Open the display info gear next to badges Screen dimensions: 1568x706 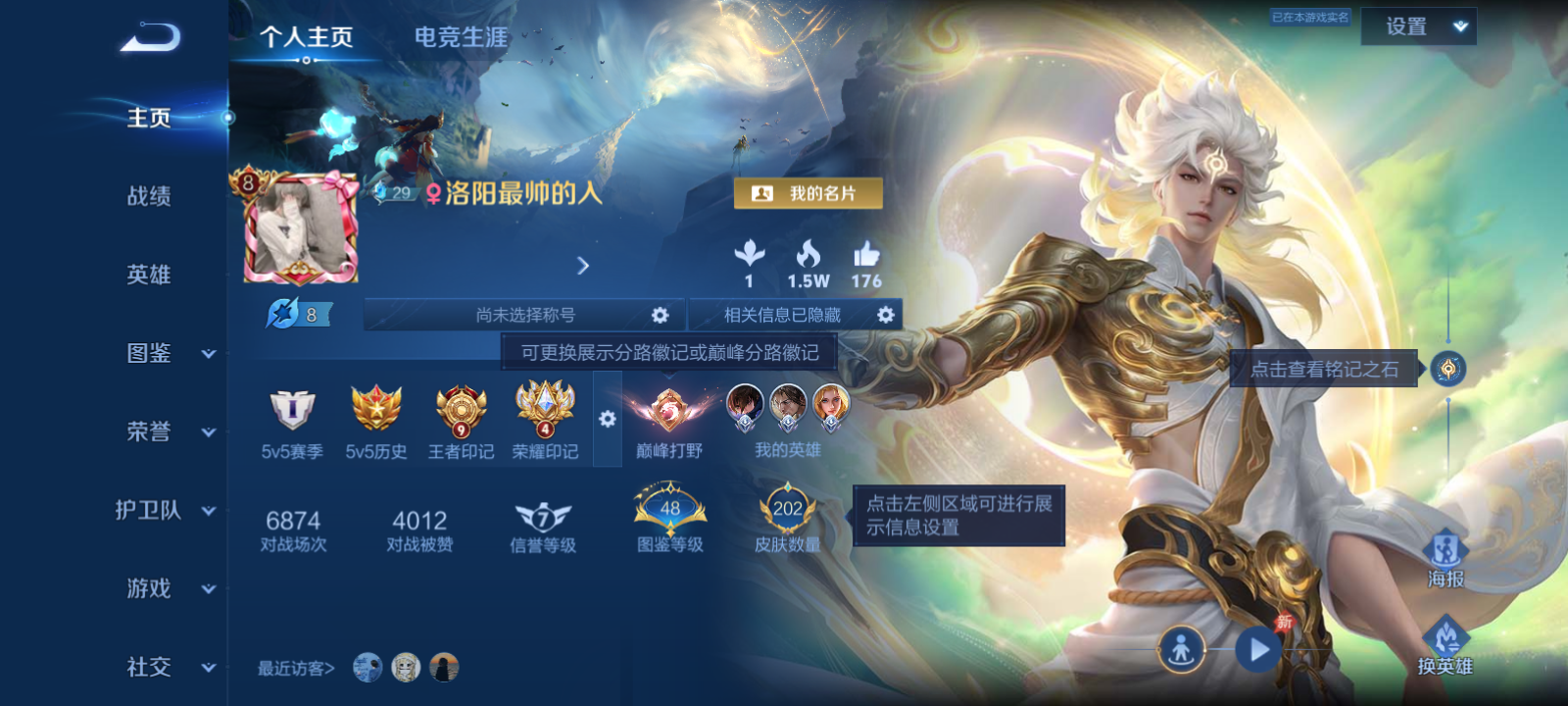click(608, 420)
